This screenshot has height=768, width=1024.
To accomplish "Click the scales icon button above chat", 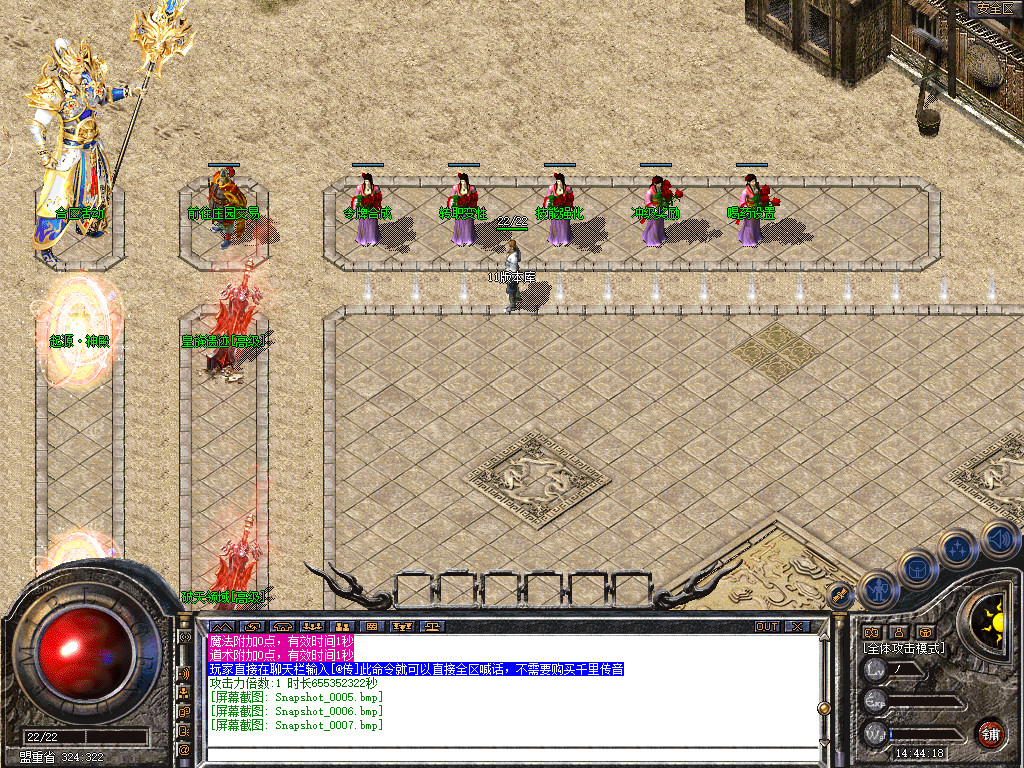I will pyautogui.click(x=435, y=627).
